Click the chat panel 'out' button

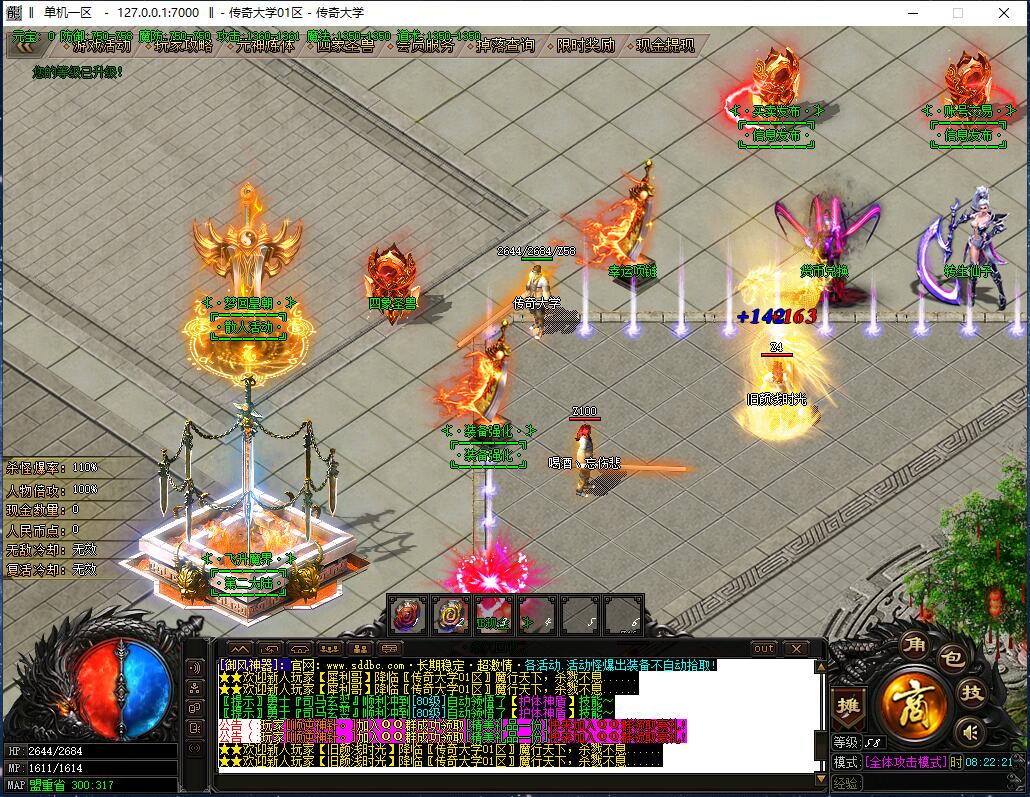[x=764, y=648]
